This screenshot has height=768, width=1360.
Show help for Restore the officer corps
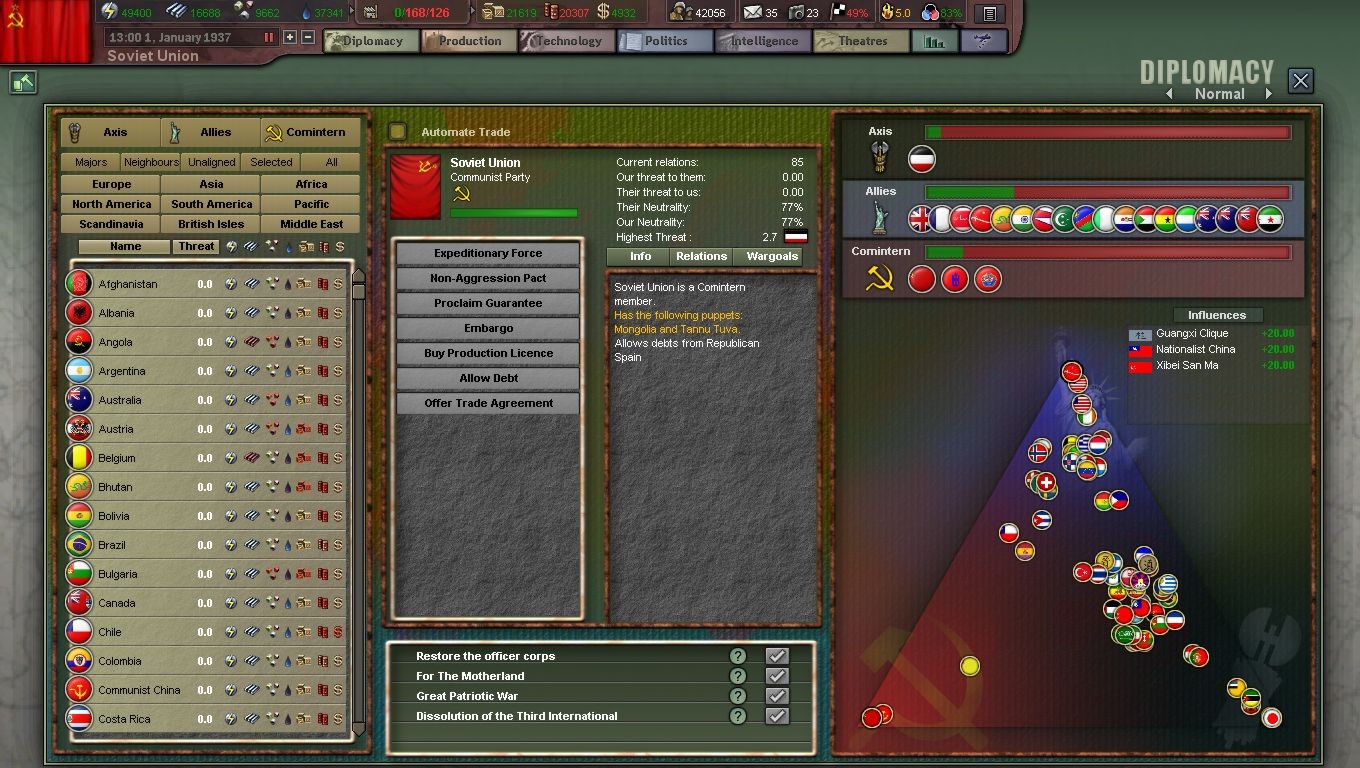tap(738, 656)
